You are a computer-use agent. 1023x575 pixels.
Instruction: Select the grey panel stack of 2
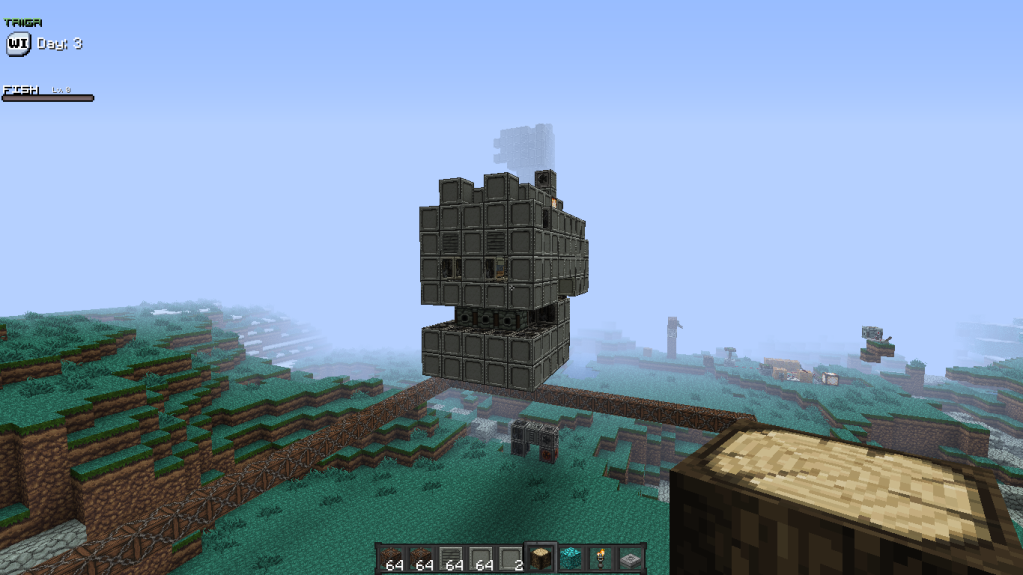511,559
